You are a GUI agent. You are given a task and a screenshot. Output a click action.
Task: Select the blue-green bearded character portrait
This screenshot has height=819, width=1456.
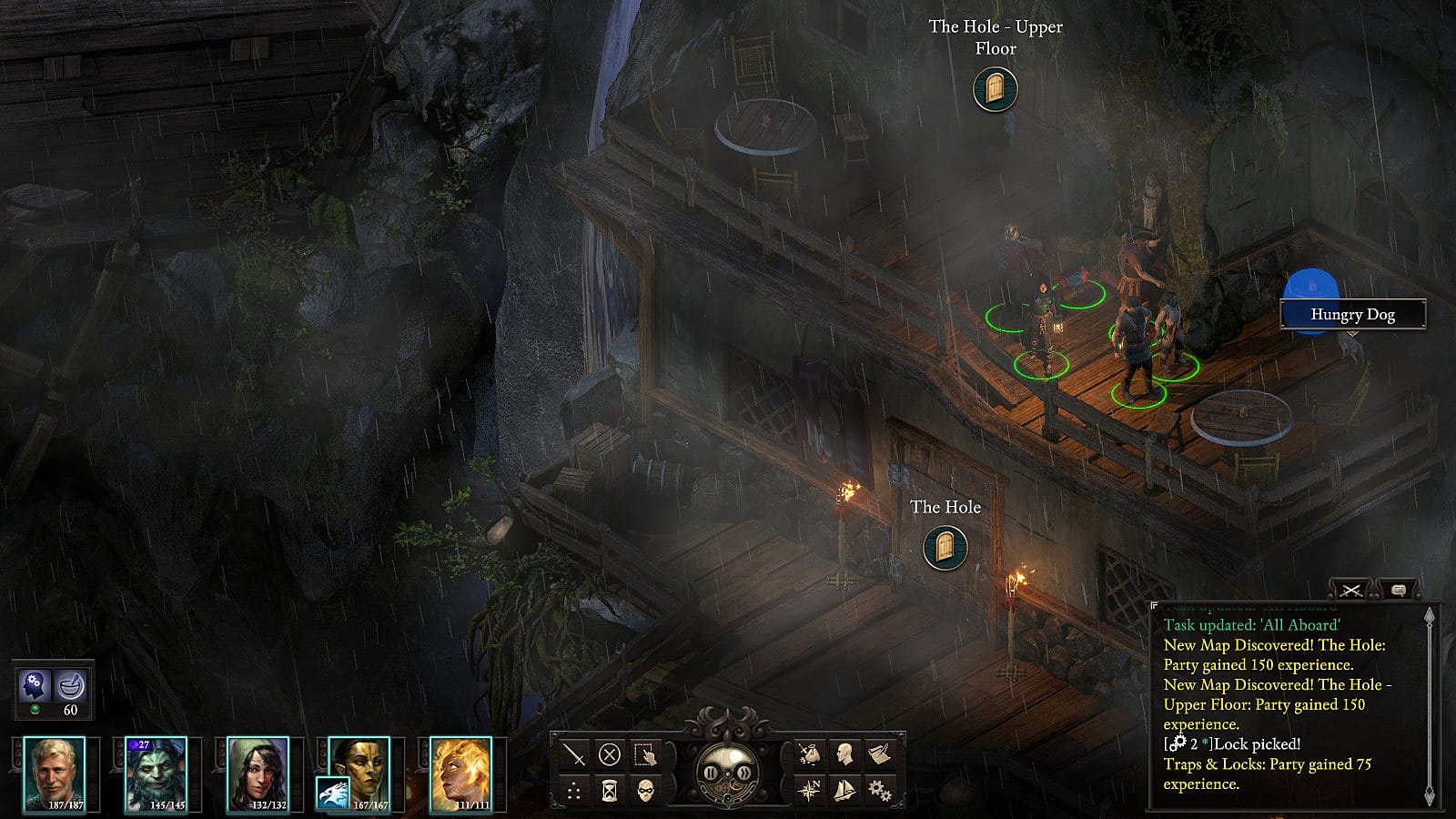[x=156, y=773]
